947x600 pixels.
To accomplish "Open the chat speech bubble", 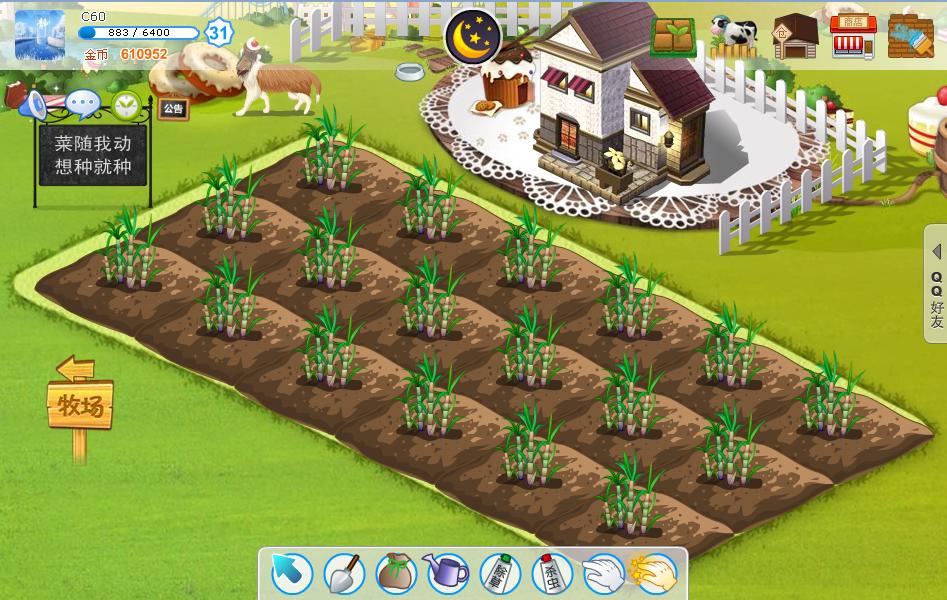I will pyautogui.click(x=82, y=102).
